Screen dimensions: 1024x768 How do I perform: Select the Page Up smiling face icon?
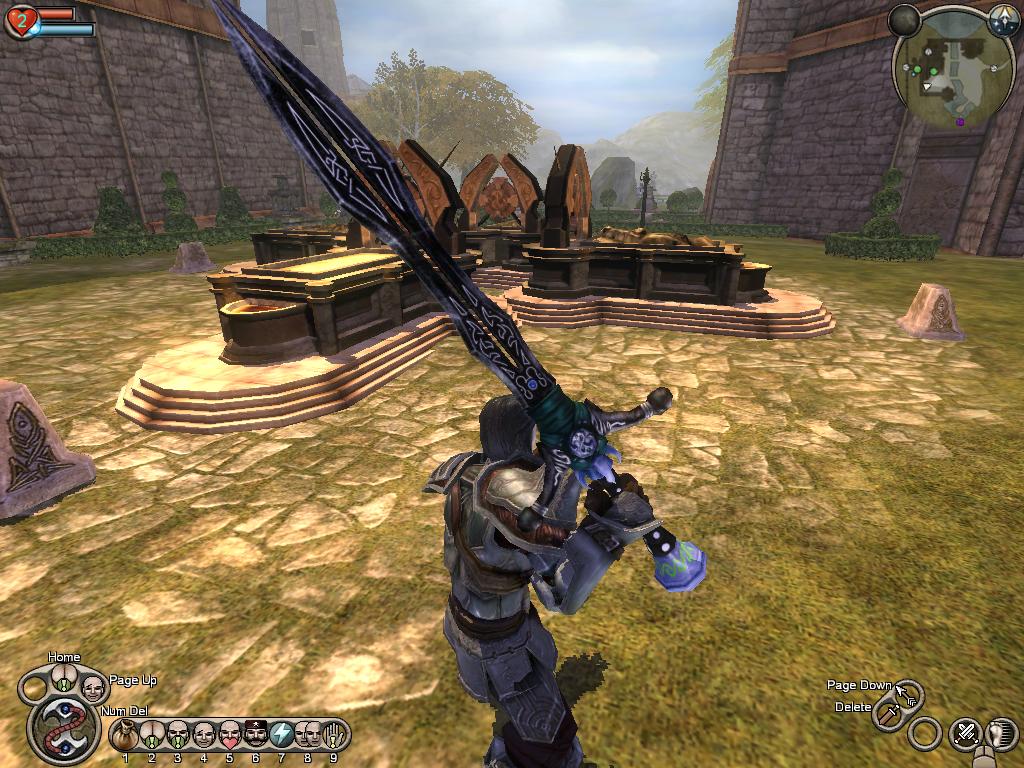point(92,688)
